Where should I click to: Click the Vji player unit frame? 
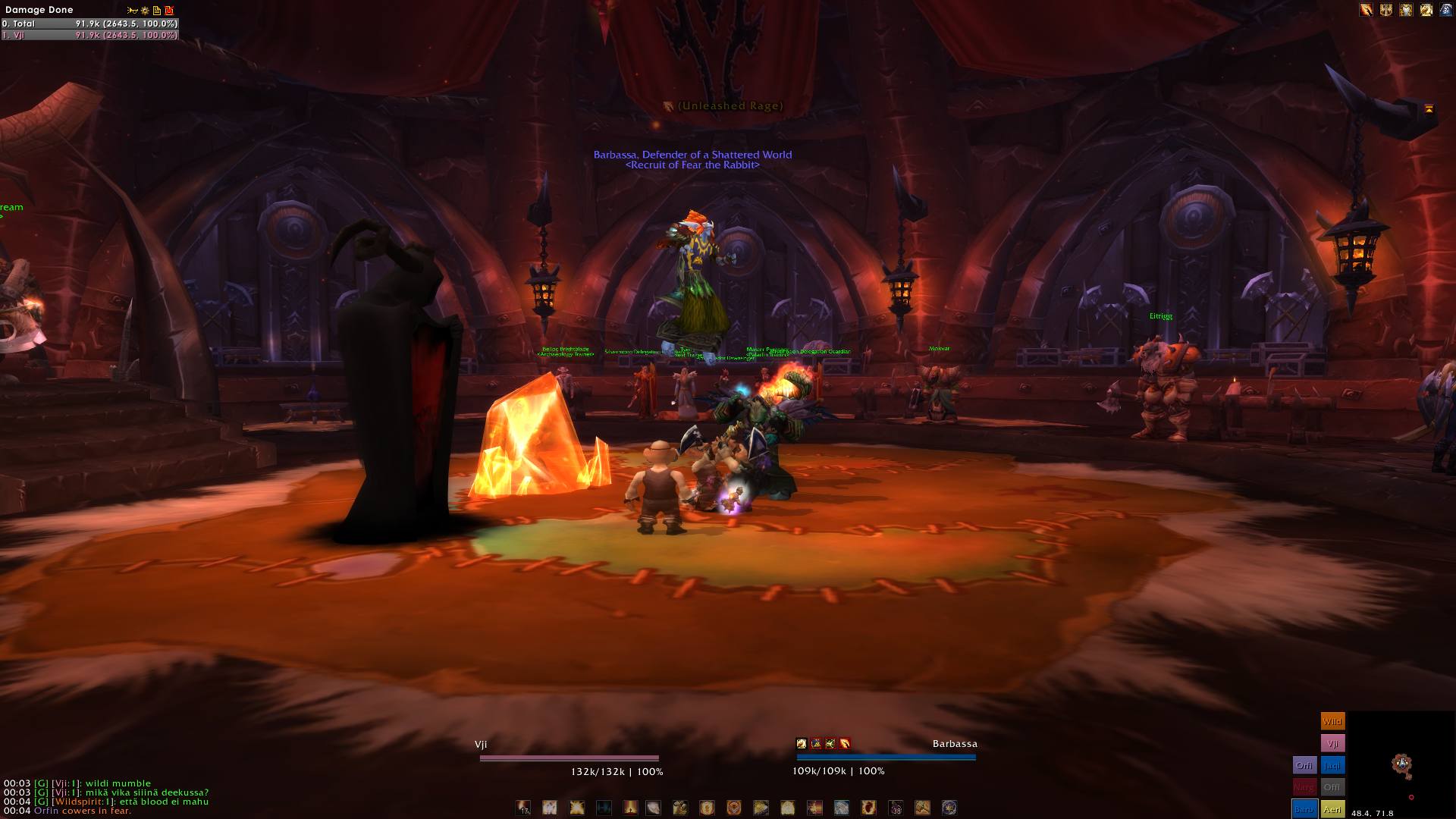569,758
